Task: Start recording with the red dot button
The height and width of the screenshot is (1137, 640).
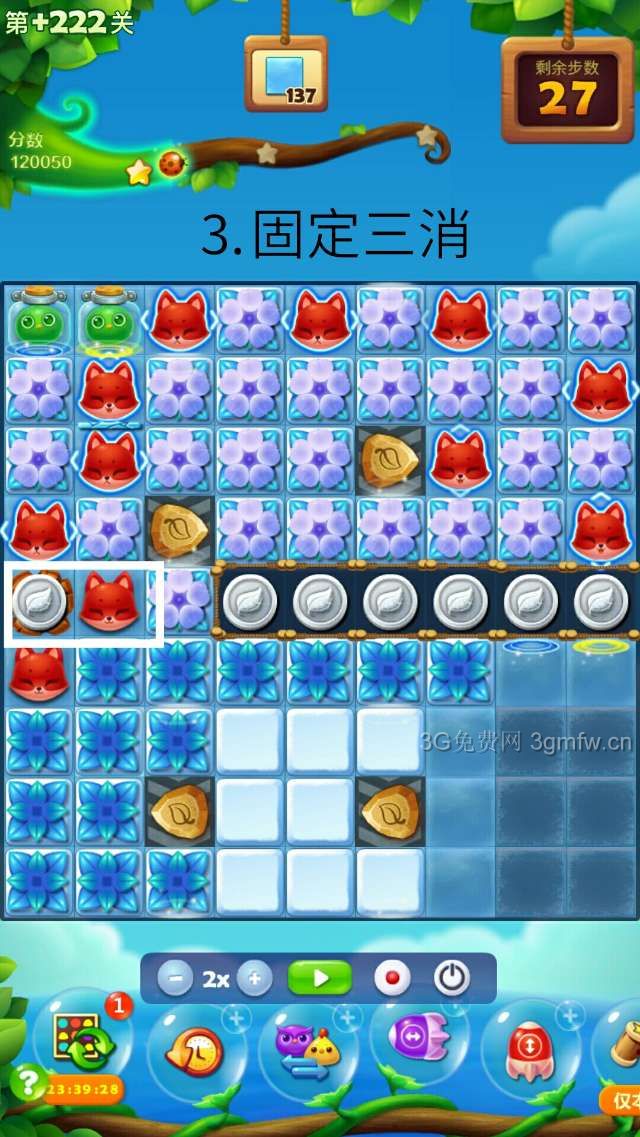Action: pyautogui.click(x=392, y=978)
